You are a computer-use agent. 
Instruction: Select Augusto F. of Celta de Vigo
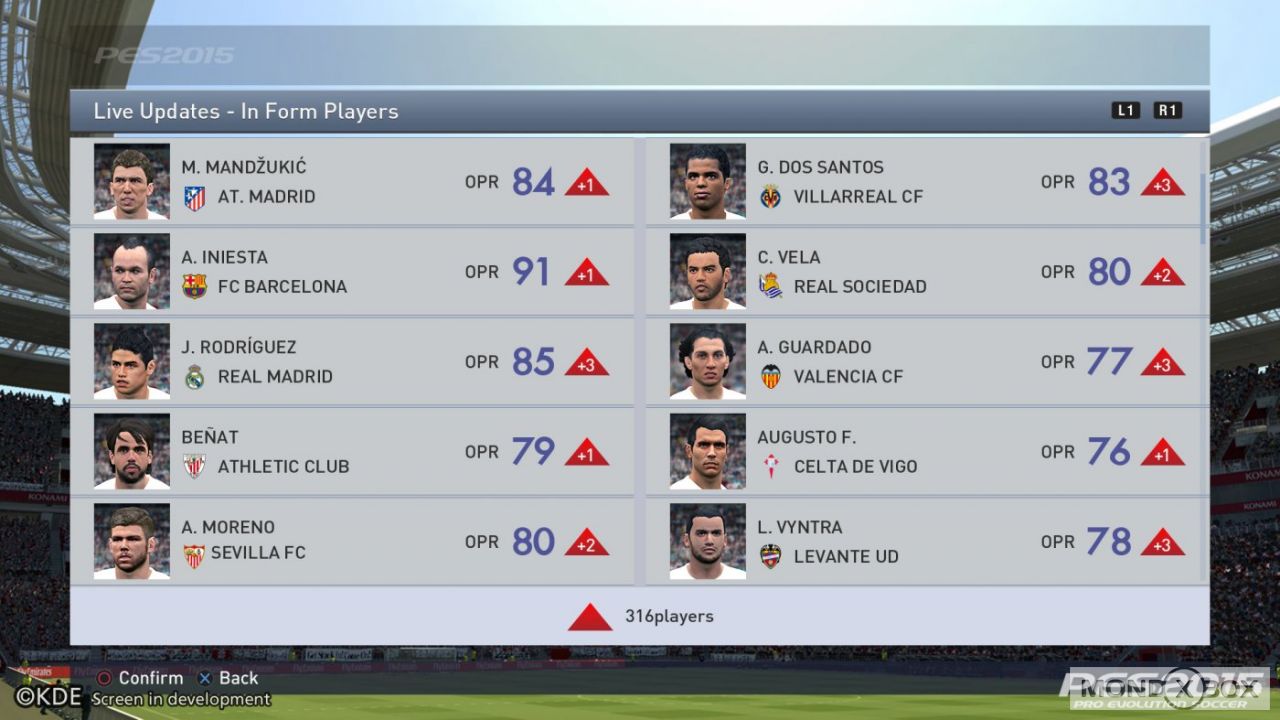926,452
